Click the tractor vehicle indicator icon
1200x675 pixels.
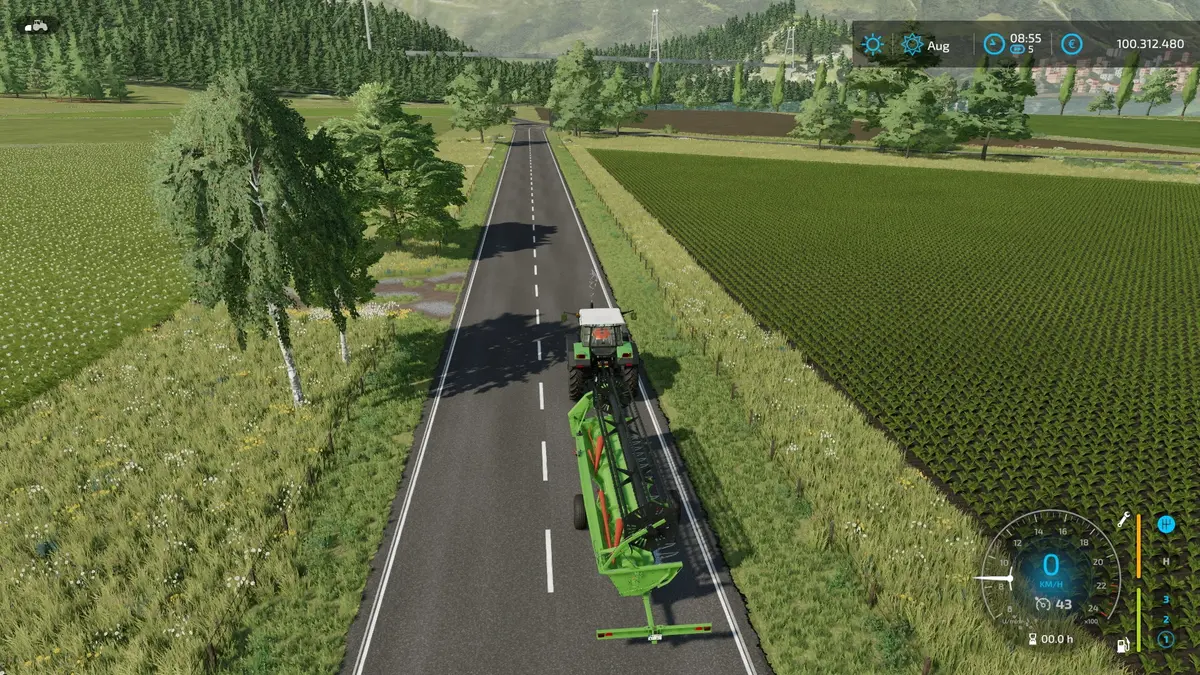point(36,25)
